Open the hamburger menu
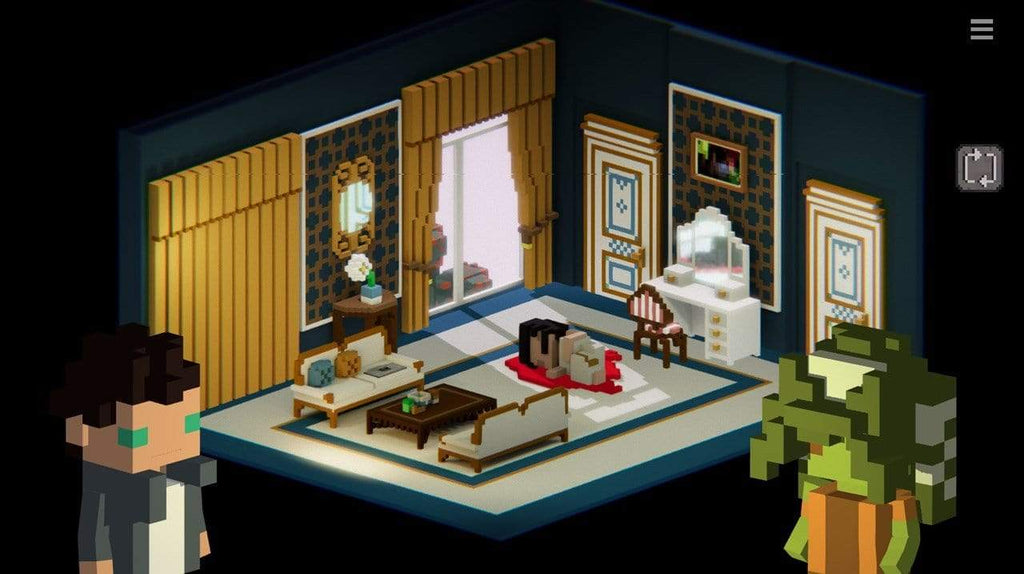This screenshot has width=1024, height=574. click(981, 29)
